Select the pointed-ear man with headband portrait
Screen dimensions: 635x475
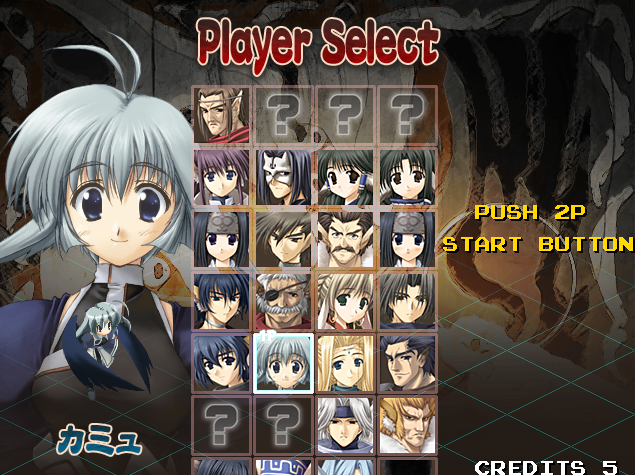point(221,115)
